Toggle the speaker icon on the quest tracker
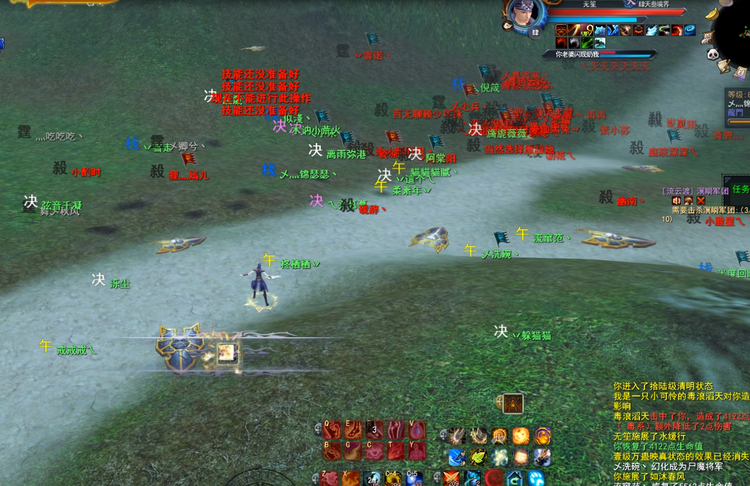This screenshot has height=486, width=750. [676, 201]
